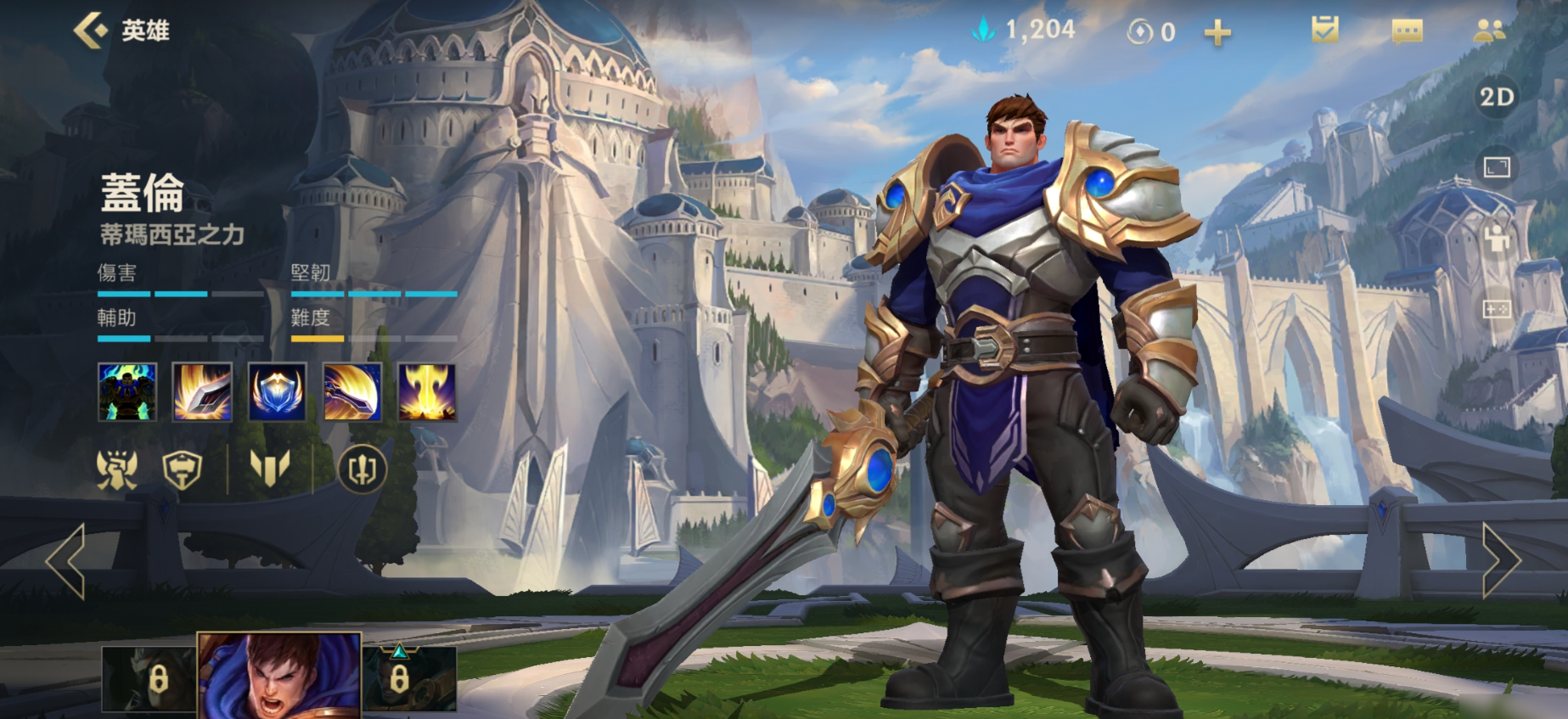Show the previous champion with left arrow

point(66,560)
